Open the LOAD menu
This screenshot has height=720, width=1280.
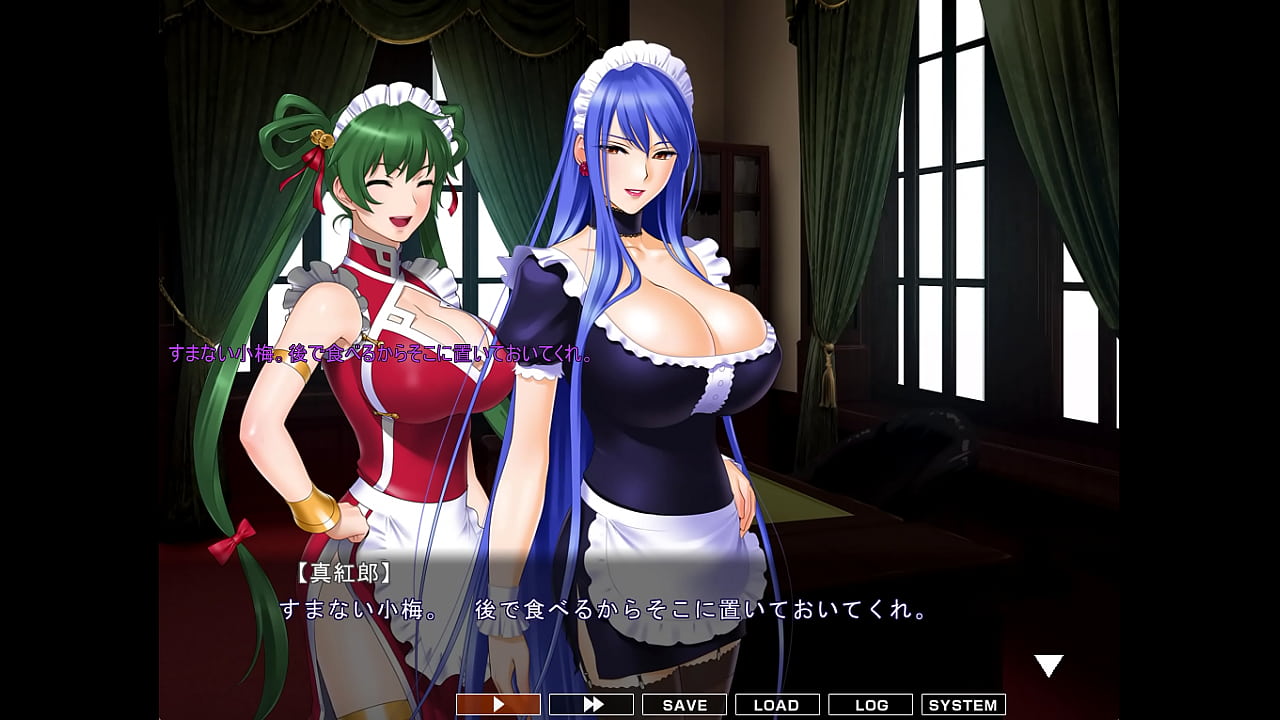[777, 705]
